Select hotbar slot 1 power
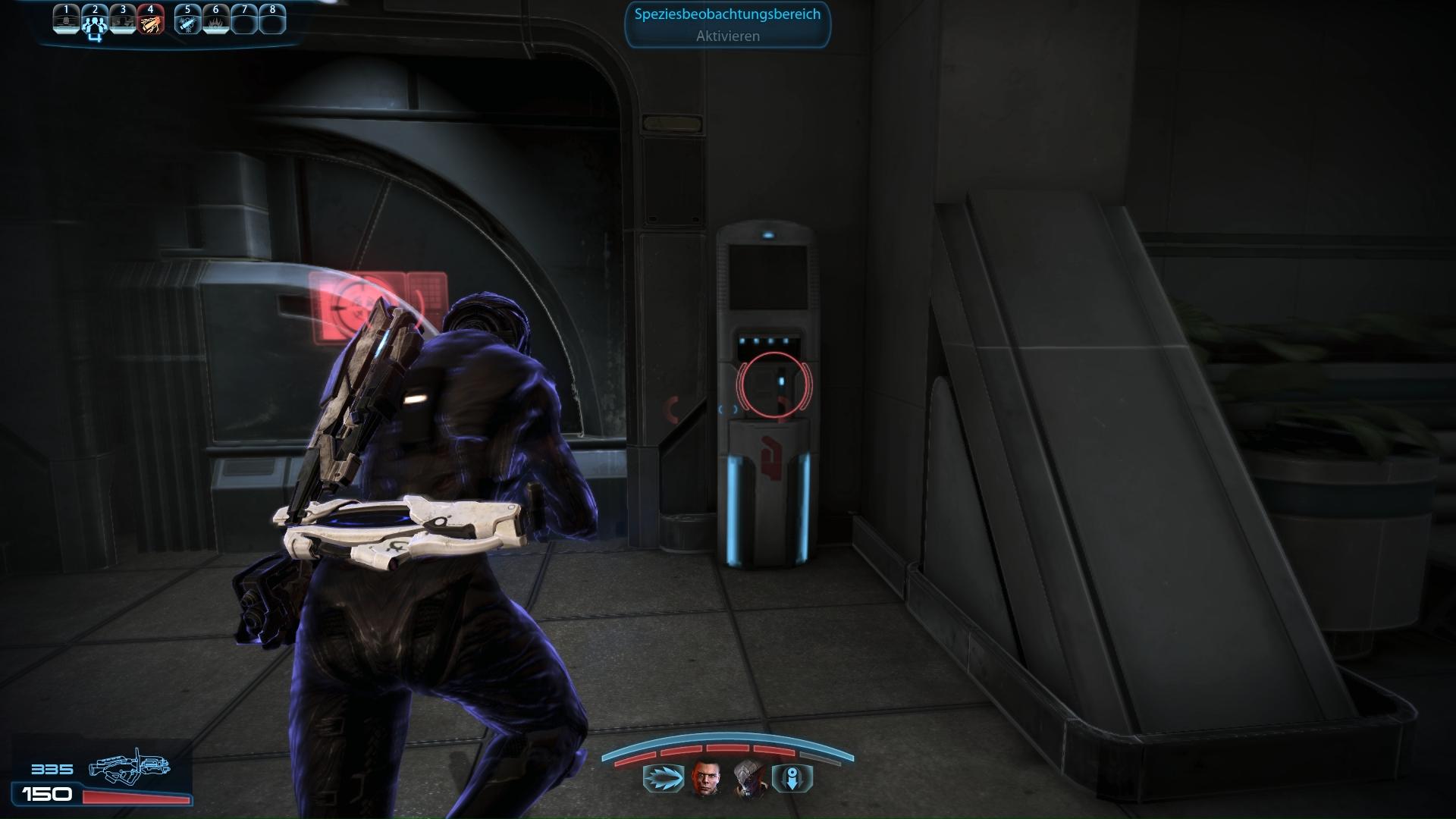This screenshot has height=819, width=1456. [x=67, y=20]
